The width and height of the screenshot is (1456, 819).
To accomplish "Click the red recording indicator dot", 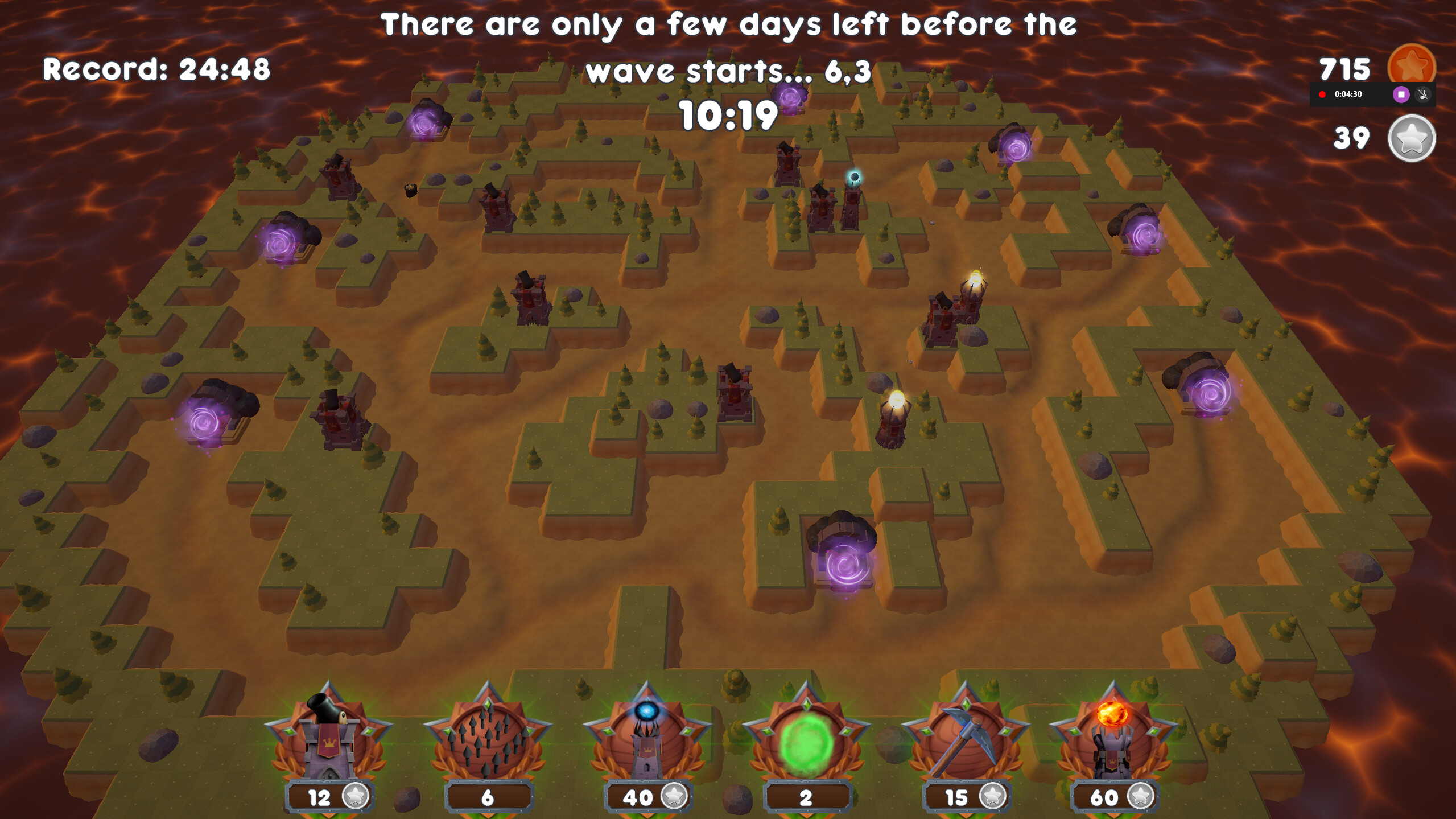I will (1322, 94).
